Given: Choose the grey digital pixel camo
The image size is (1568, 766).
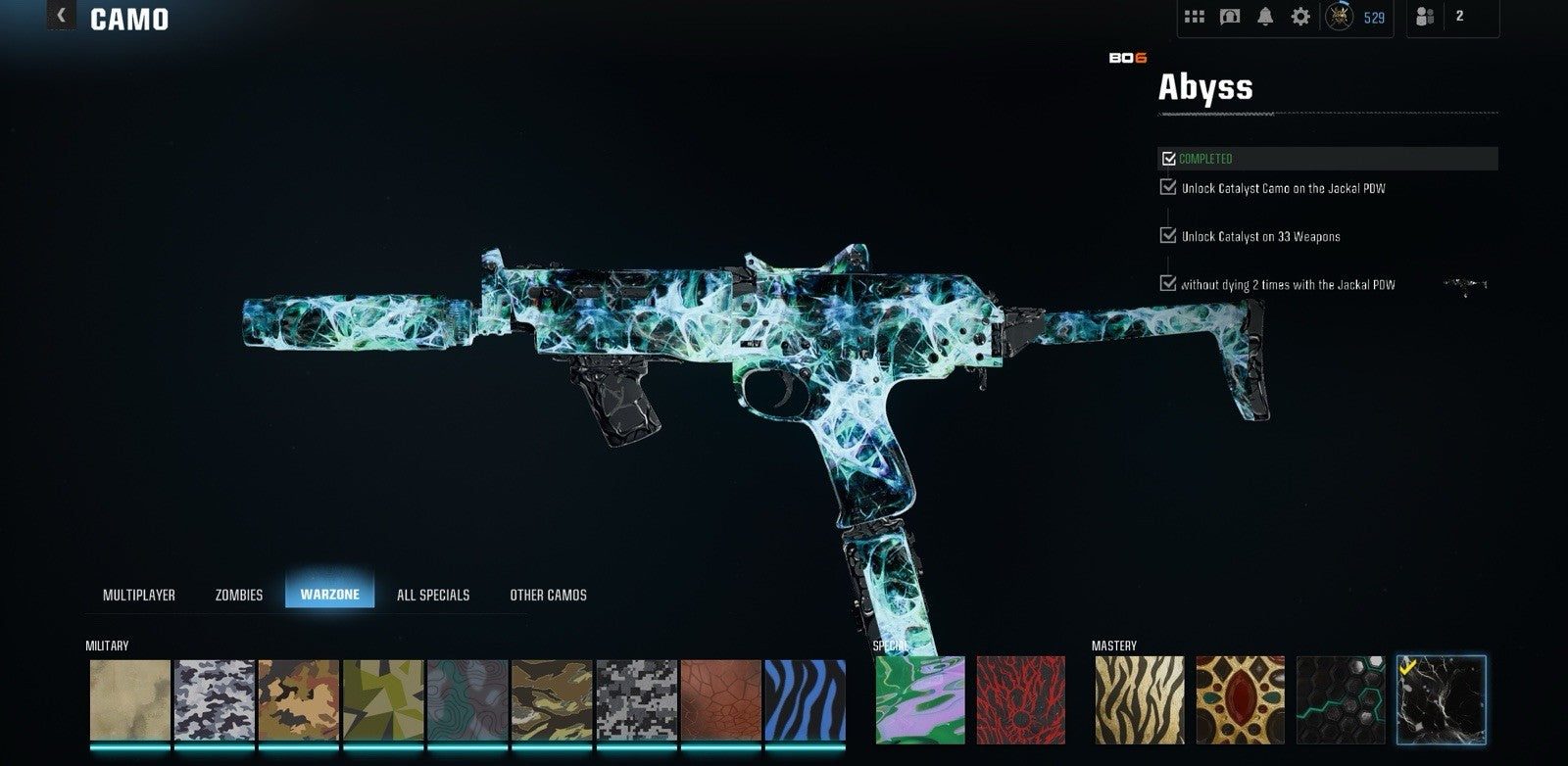Looking at the screenshot, I should click(636, 699).
